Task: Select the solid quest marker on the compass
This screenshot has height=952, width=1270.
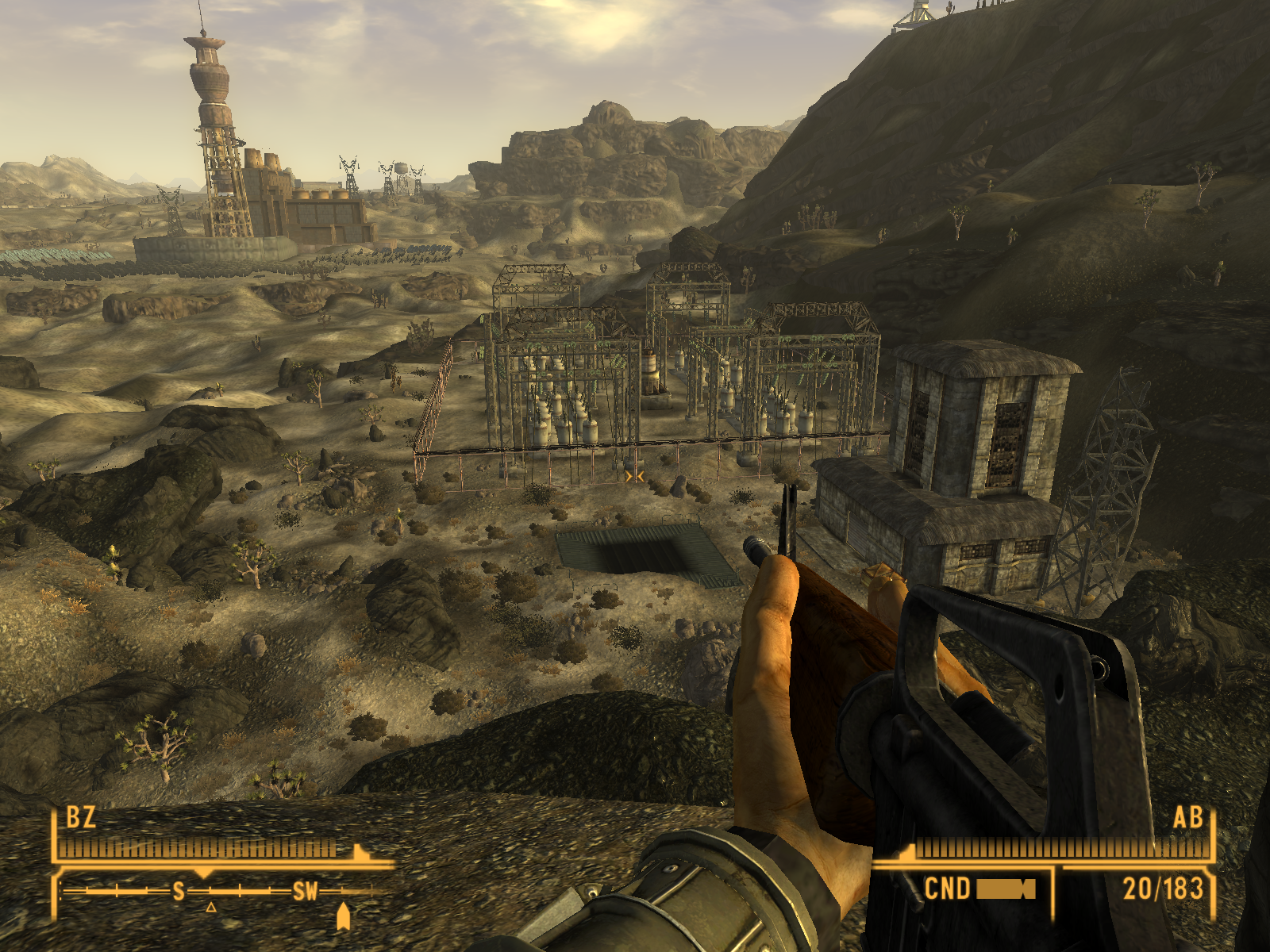Action: (343, 916)
